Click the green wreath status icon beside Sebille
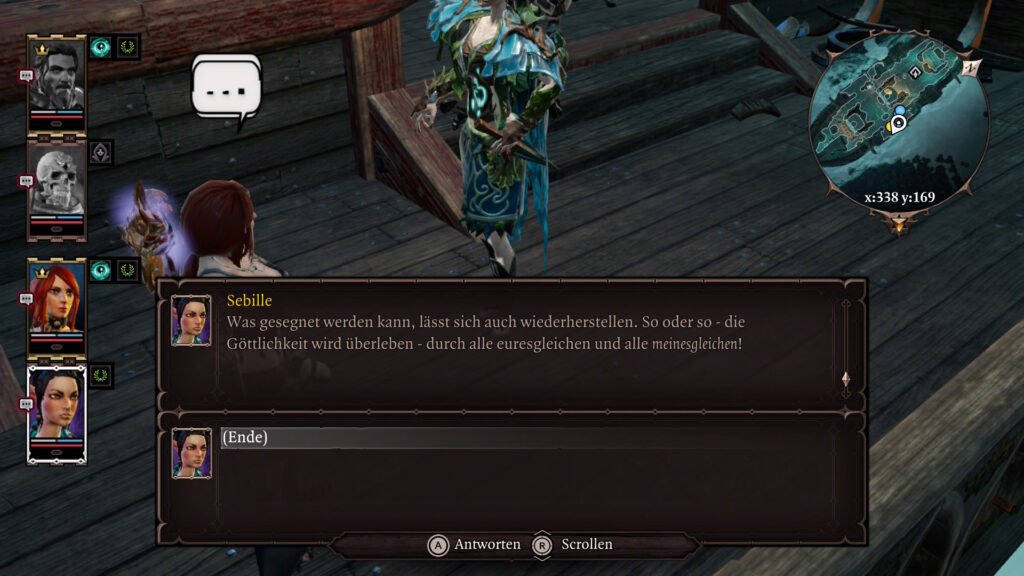The width and height of the screenshot is (1024, 576). coord(101,376)
